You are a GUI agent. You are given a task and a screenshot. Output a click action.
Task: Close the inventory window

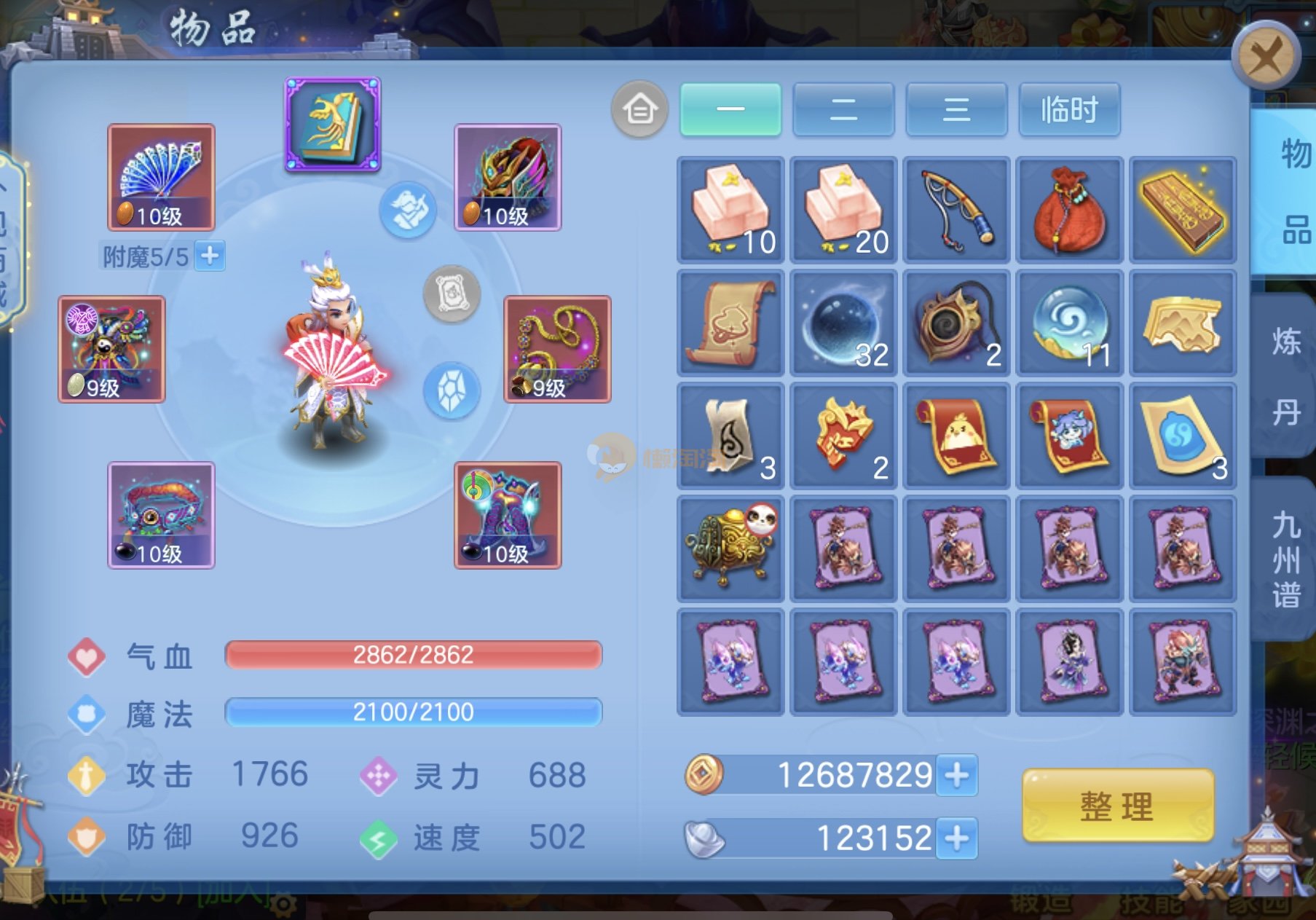pyautogui.click(x=1266, y=55)
